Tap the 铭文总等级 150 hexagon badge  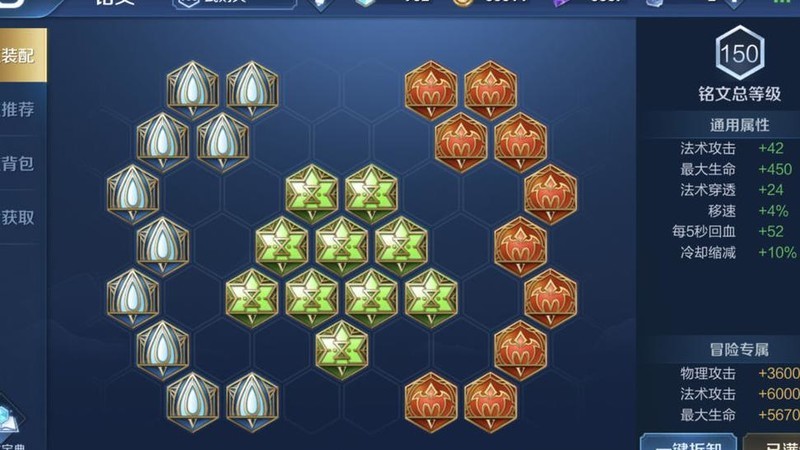pyautogui.click(x=739, y=53)
